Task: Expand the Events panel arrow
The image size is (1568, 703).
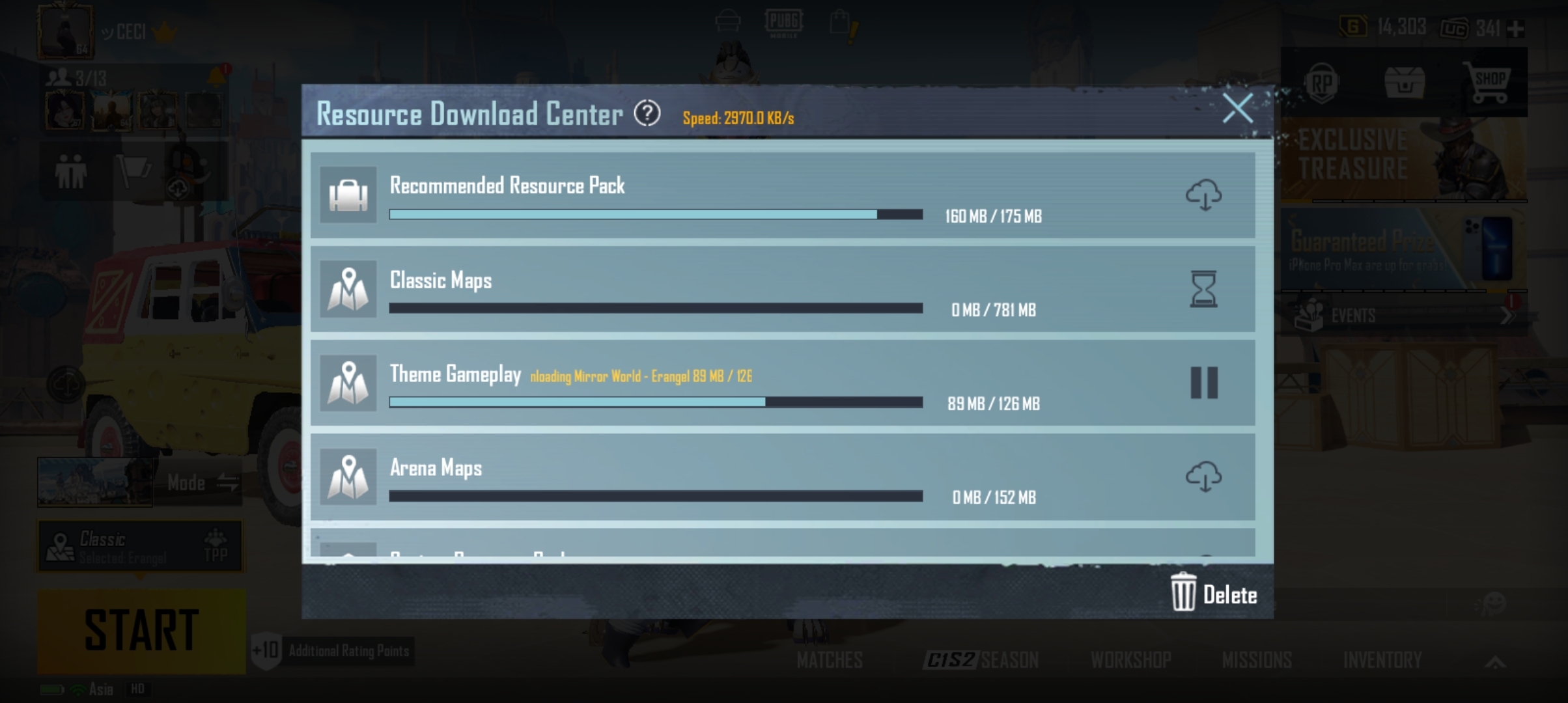Action: [x=1507, y=316]
